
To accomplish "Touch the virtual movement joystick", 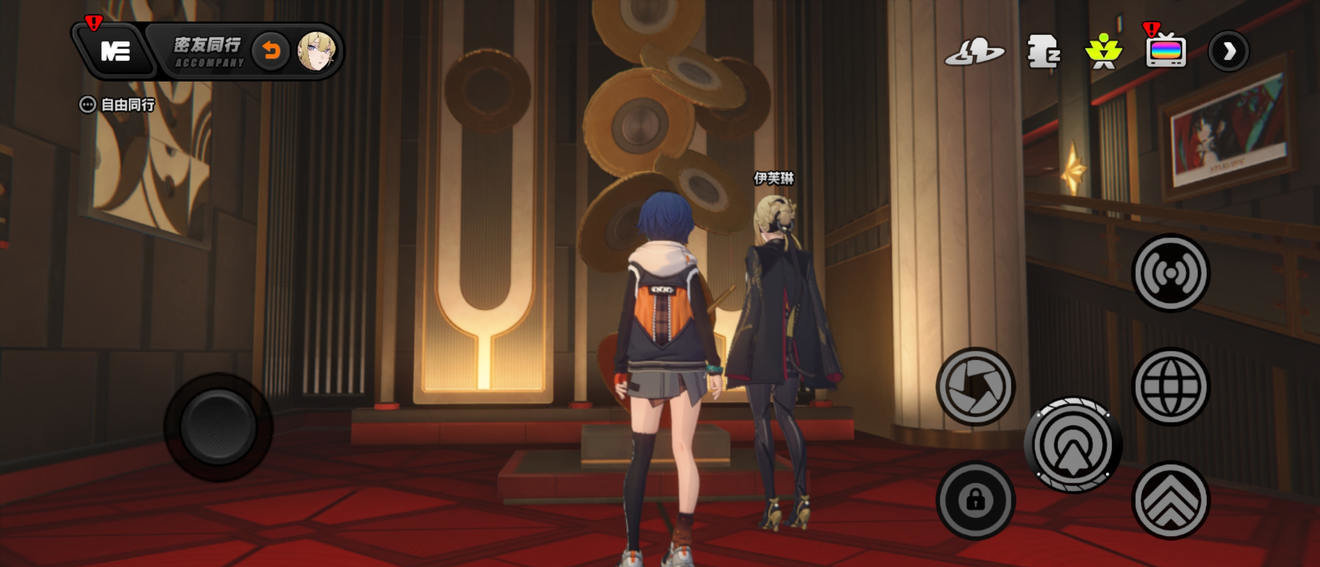I will pyautogui.click(x=218, y=427).
